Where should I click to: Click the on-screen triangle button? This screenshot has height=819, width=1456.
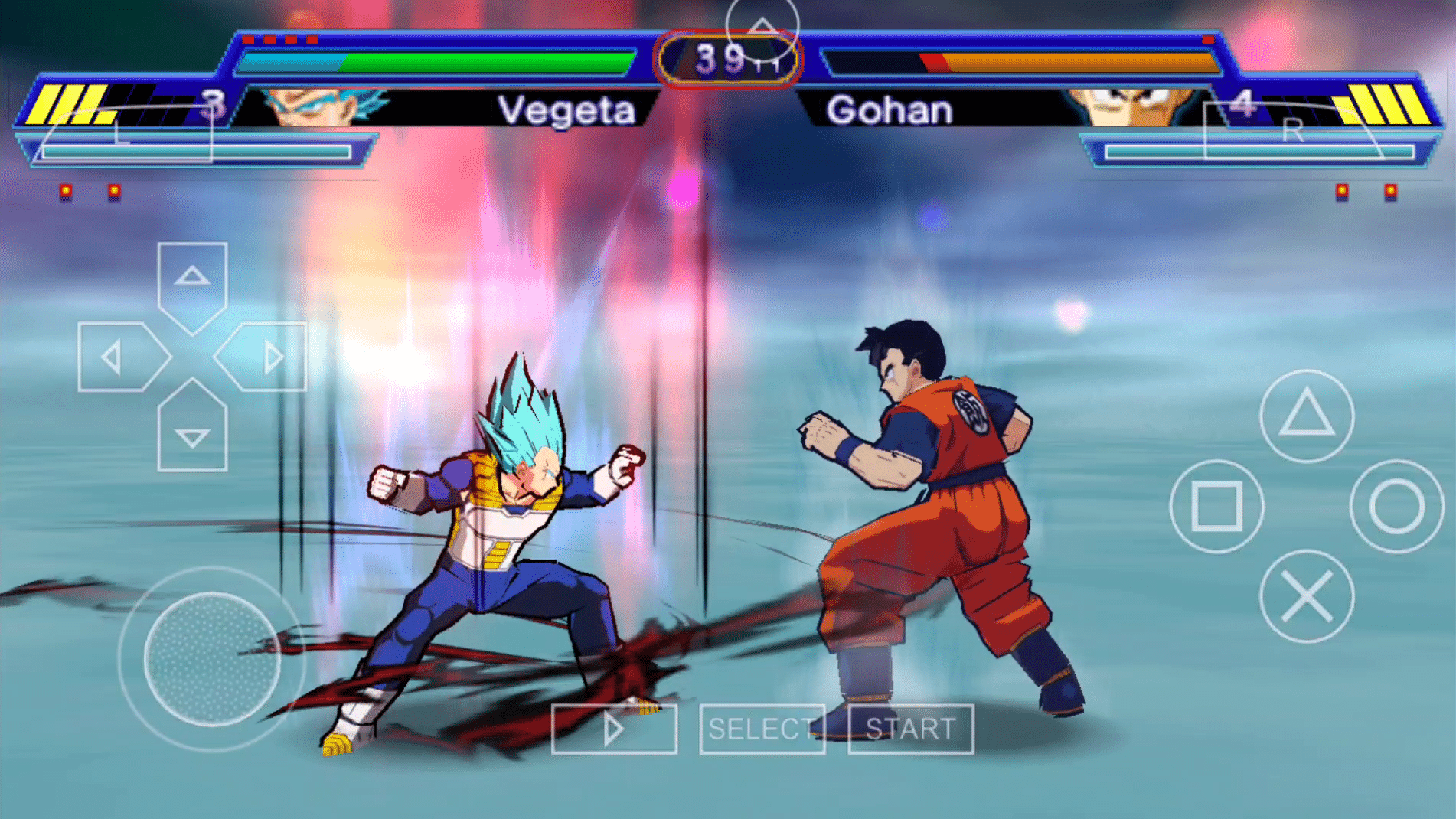pos(1306,416)
